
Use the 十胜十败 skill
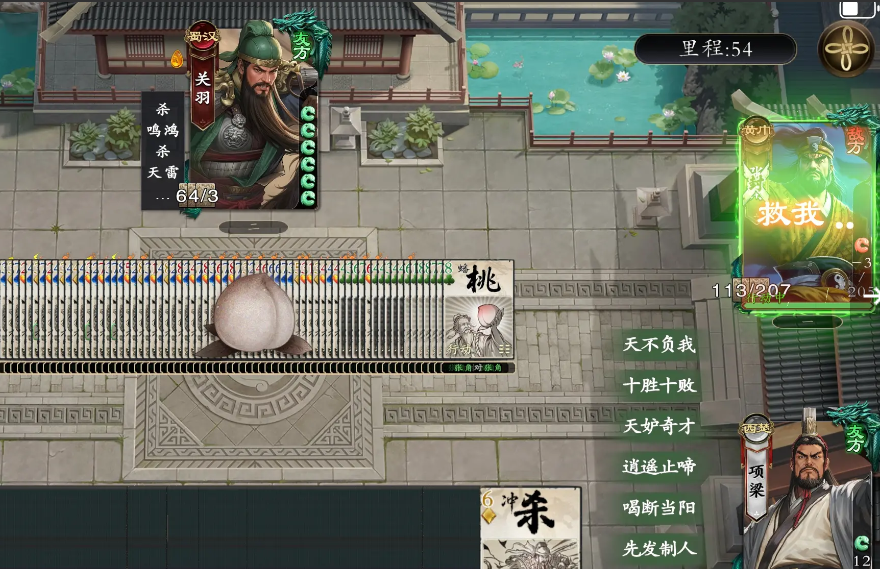(659, 386)
